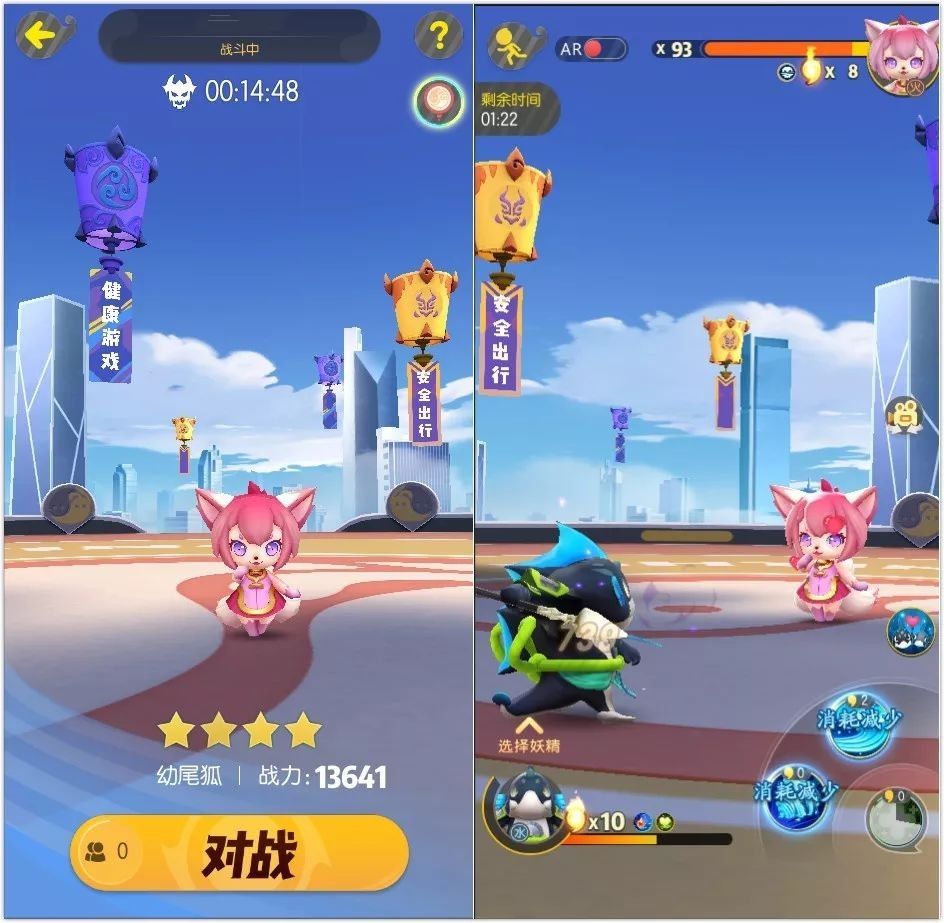Go back with the yellow arrow button

tap(44, 37)
